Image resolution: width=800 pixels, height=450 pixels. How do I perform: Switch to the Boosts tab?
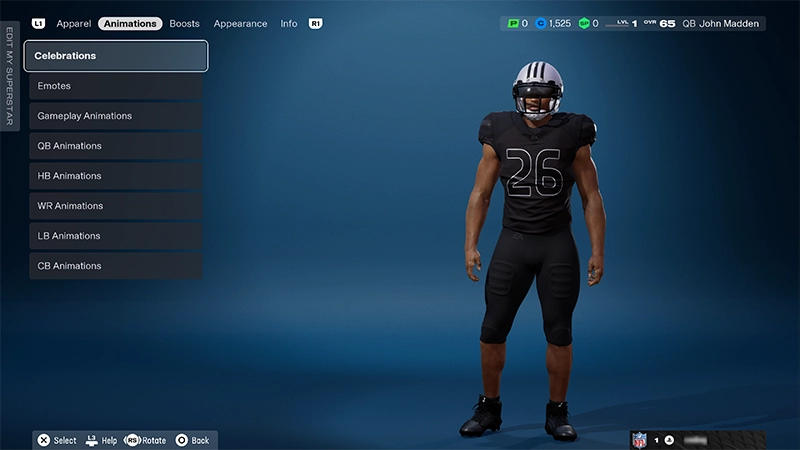click(x=185, y=23)
